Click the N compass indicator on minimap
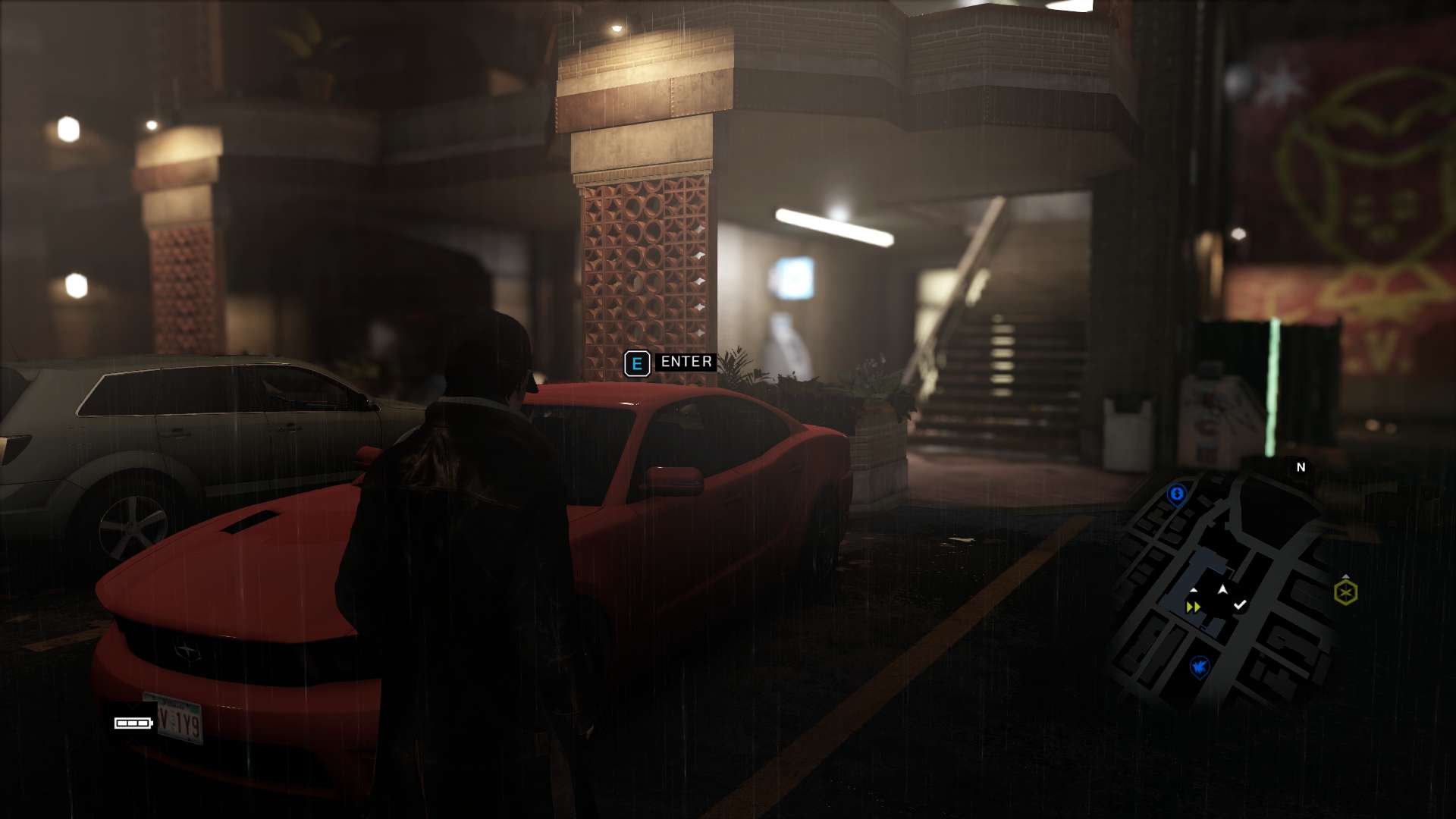 pyautogui.click(x=1301, y=467)
